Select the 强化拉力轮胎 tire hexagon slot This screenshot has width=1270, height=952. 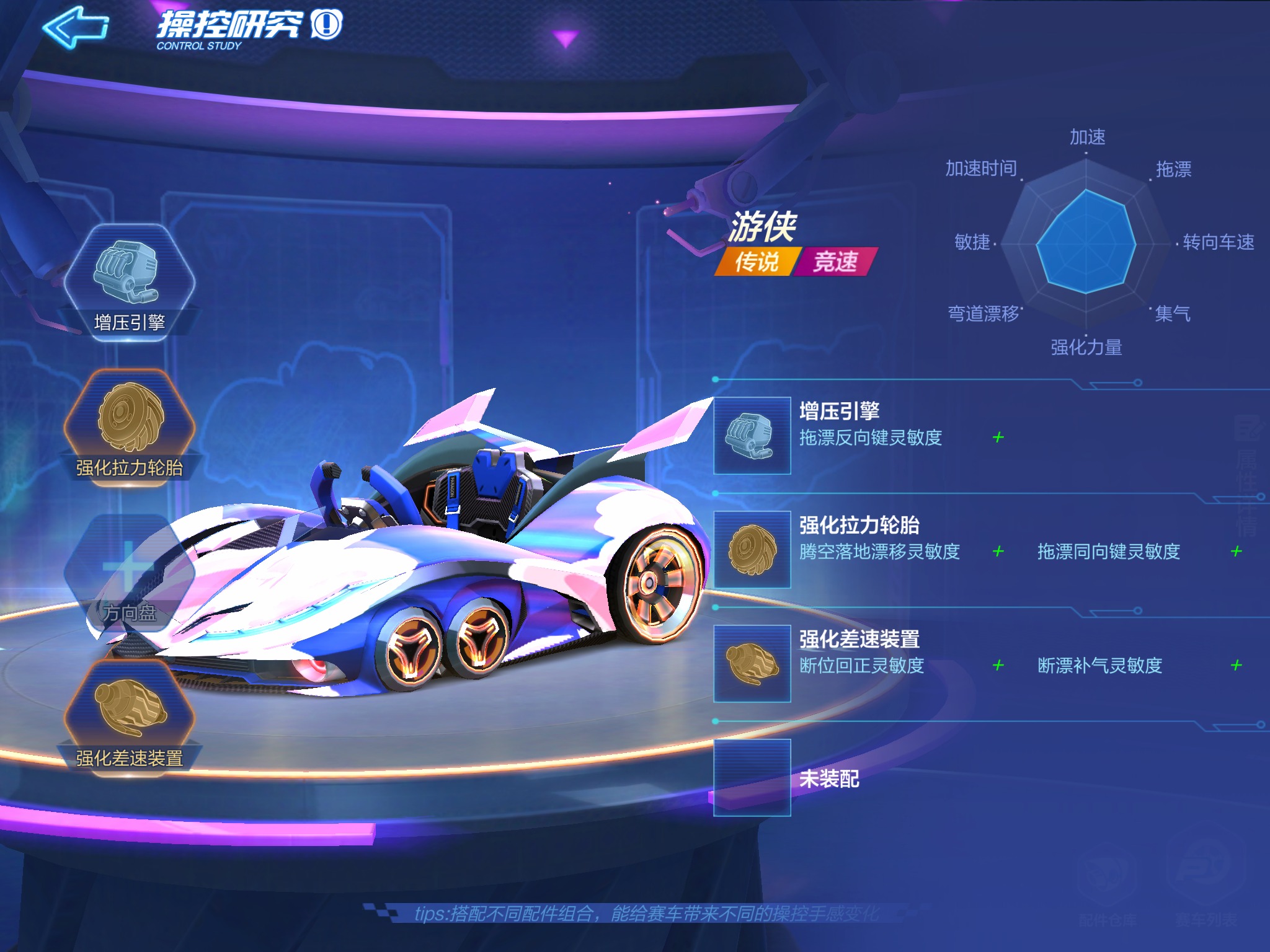click(130, 426)
